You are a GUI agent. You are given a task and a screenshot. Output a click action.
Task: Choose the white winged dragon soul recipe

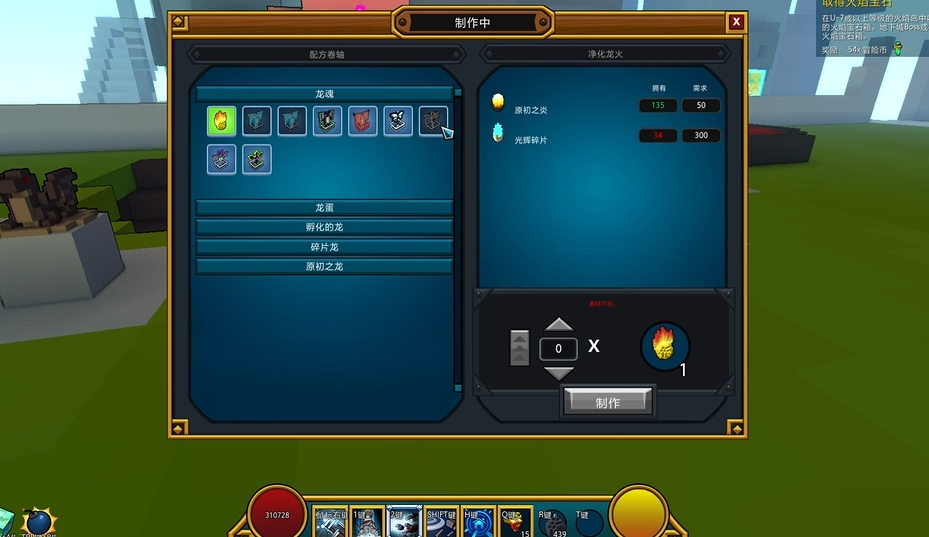click(x=398, y=121)
